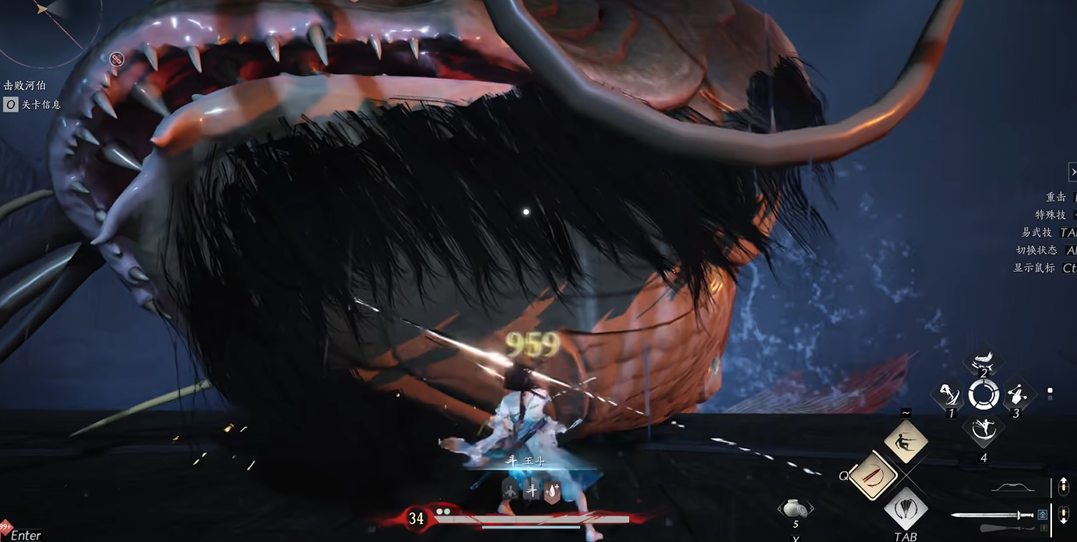Click the red flame buff icon
Screen dimensions: 1077x542
pyautogui.click(x=552, y=490)
